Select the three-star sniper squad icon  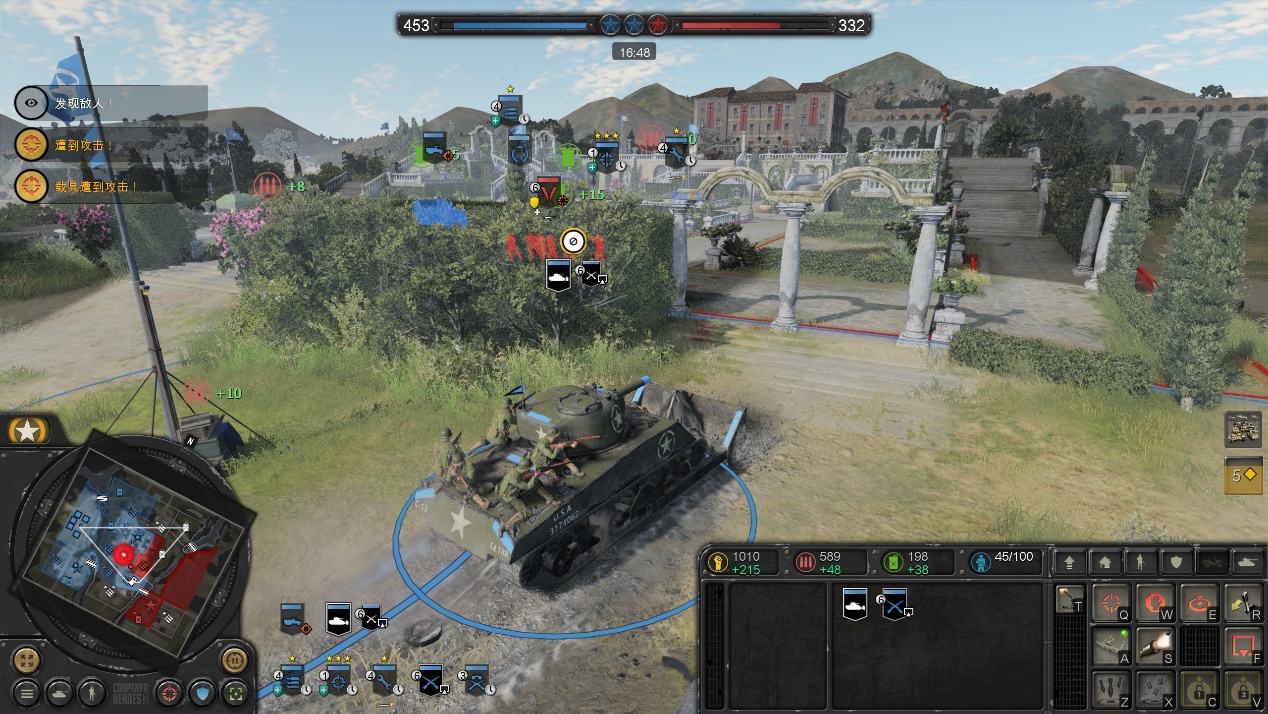(x=339, y=681)
